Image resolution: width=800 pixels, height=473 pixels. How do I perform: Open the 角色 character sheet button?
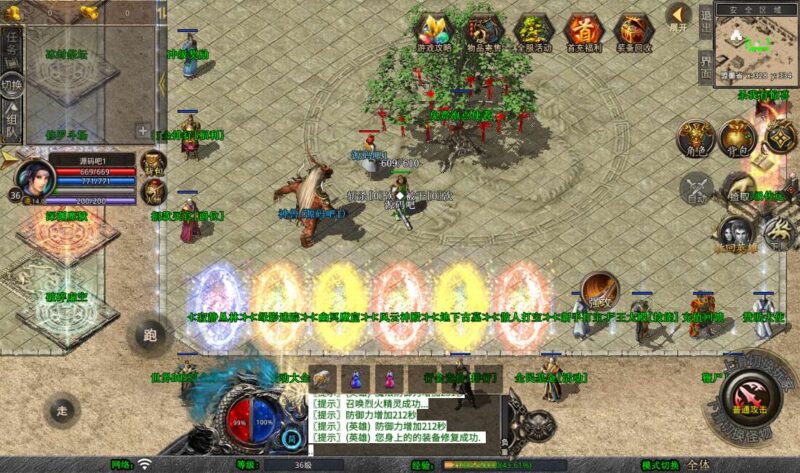pyautogui.click(x=694, y=138)
